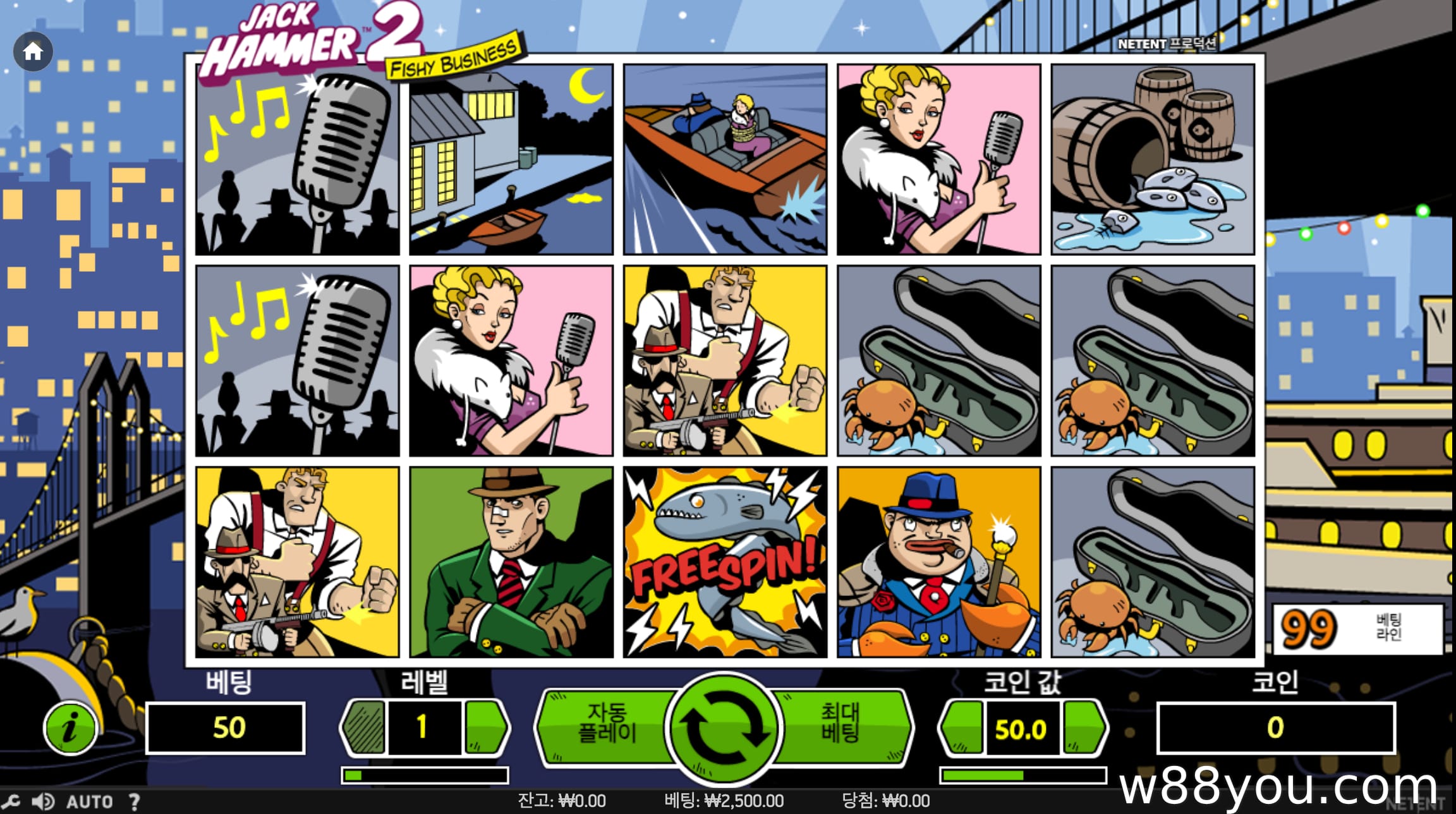Return to lobby via home icon
Viewport: 1456px width, 814px height.
[x=33, y=51]
